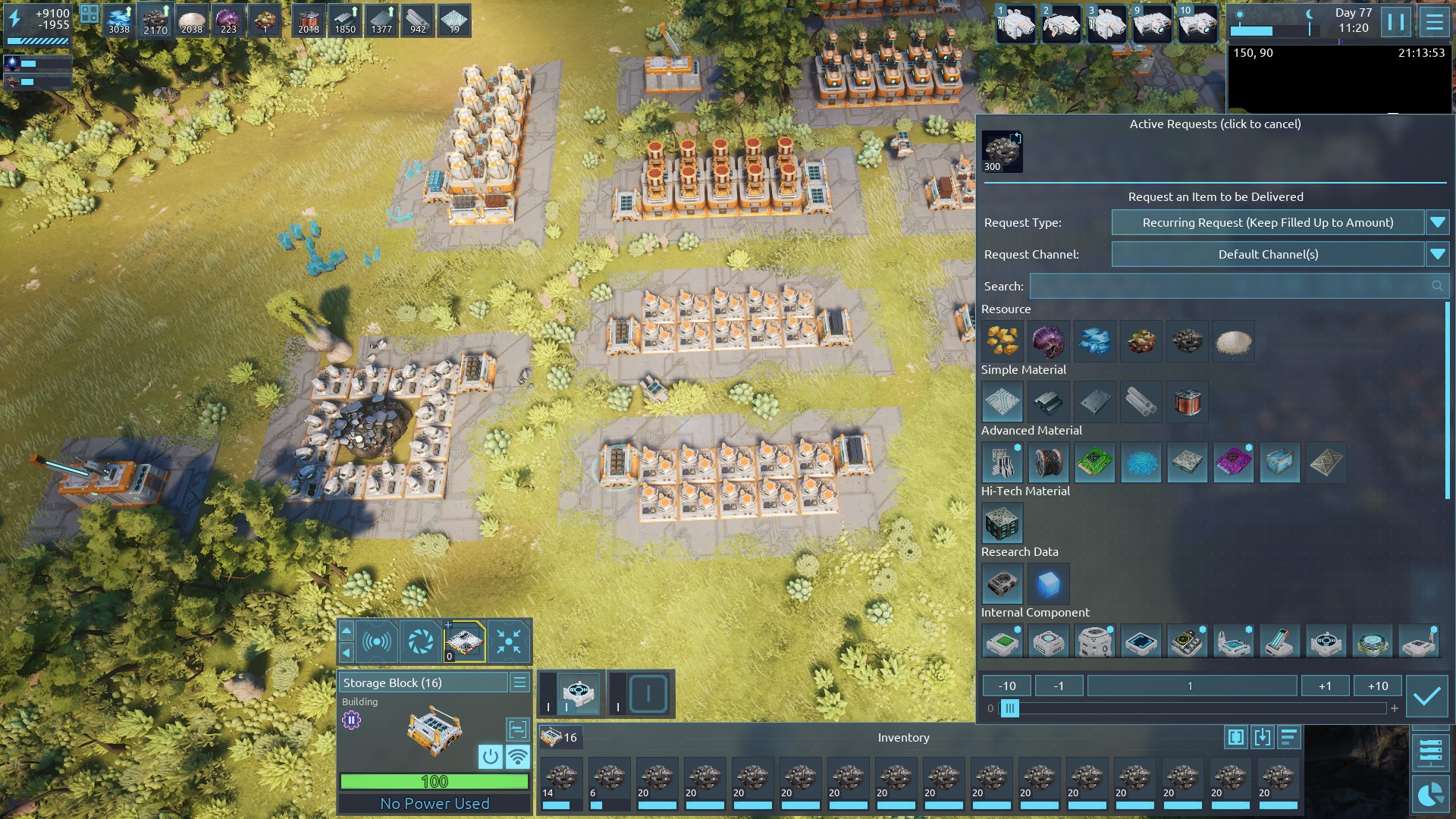The width and height of the screenshot is (1456, 819).
Task: Open the main hamburger menu
Action: tap(1434, 21)
